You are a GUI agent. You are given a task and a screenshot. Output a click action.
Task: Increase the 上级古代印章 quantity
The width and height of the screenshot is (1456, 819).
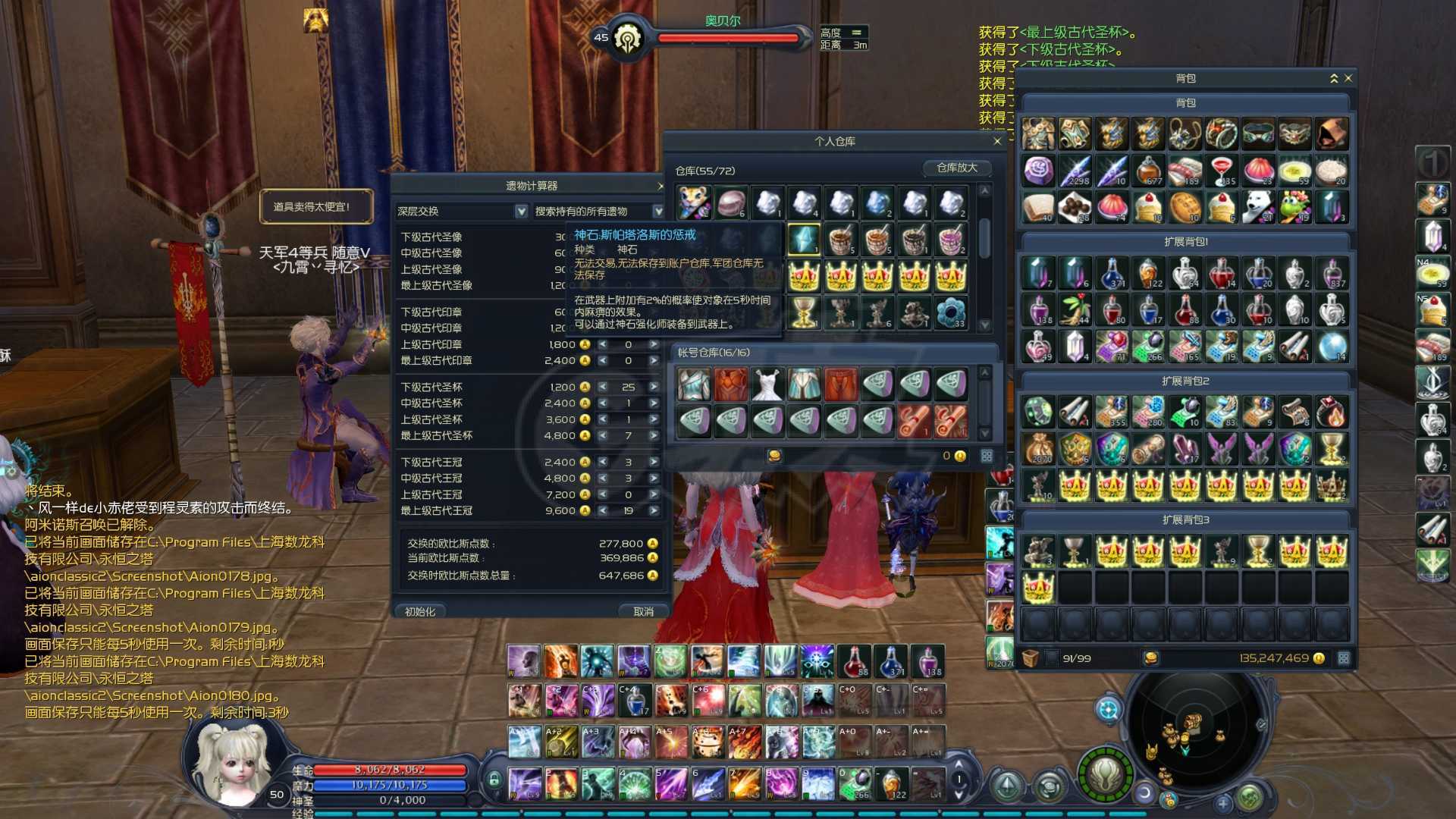pos(654,344)
